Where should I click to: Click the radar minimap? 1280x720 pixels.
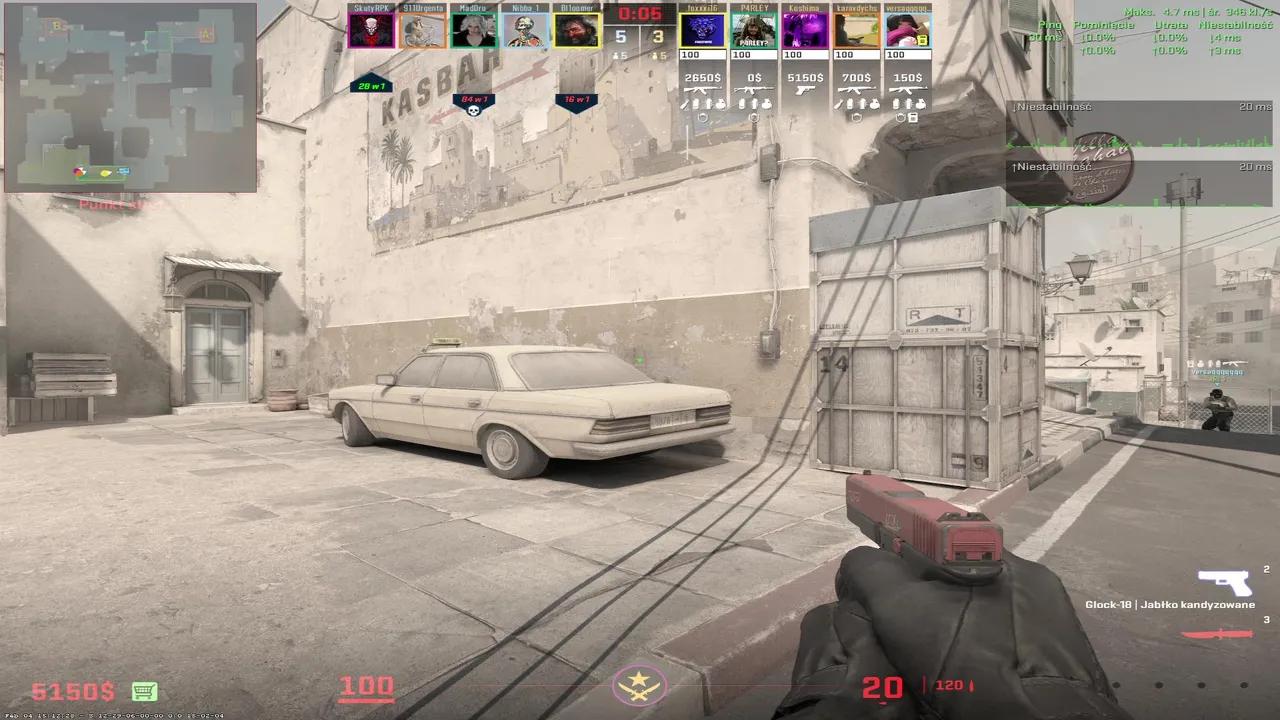(130, 97)
